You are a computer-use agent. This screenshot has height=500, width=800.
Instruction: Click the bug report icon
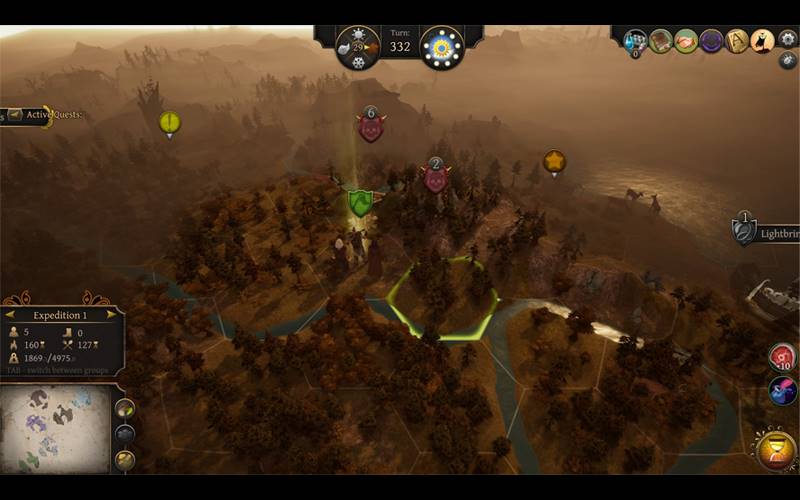point(788,60)
